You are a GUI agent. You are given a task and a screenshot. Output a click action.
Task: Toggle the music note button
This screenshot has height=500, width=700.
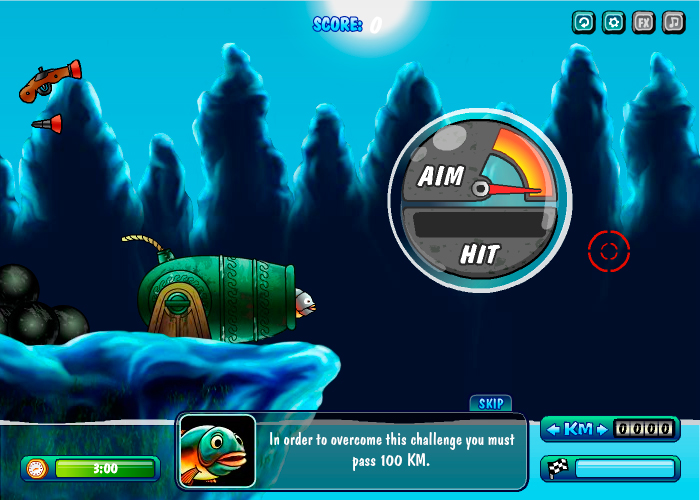point(673,22)
